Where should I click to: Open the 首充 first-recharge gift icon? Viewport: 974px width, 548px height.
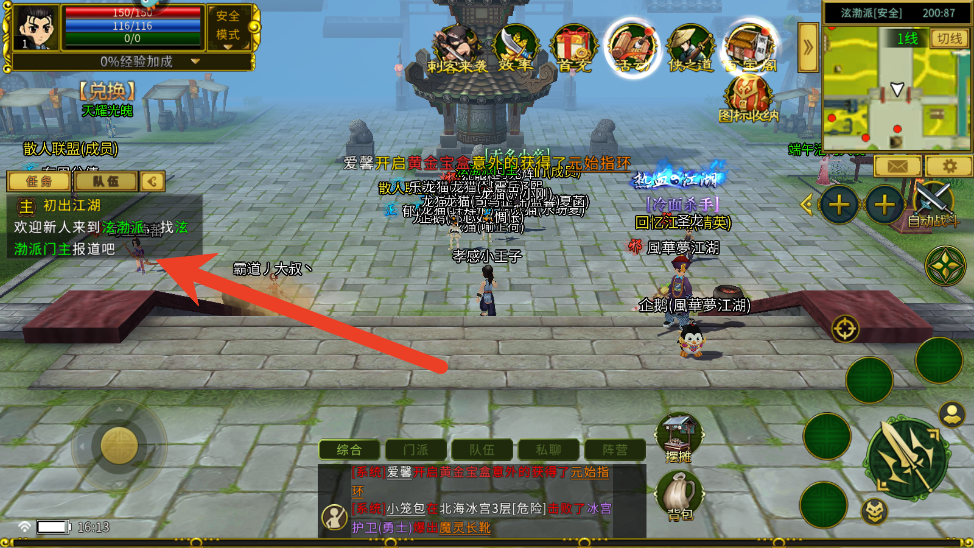point(574,47)
